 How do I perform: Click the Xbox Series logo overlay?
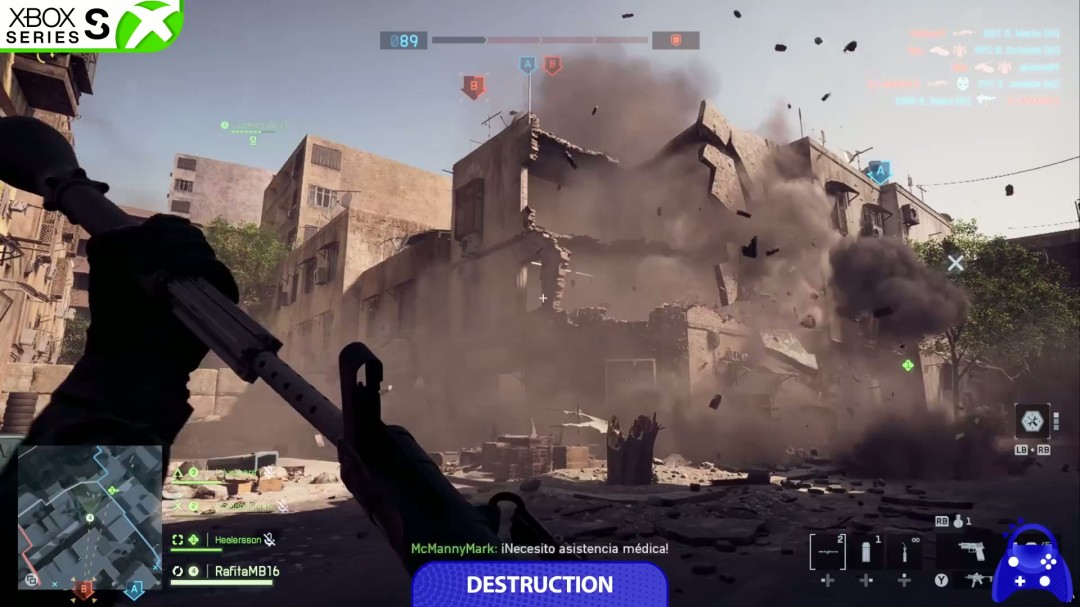coord(90,24)
